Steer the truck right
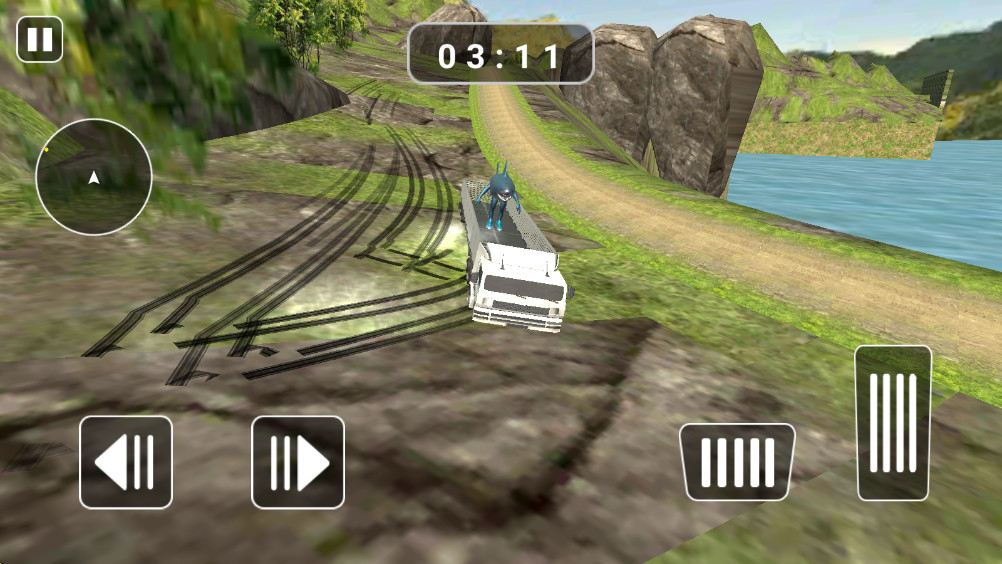Image resolution: width=1002 pixels, height=564 pixels. [x=298, y=462]
